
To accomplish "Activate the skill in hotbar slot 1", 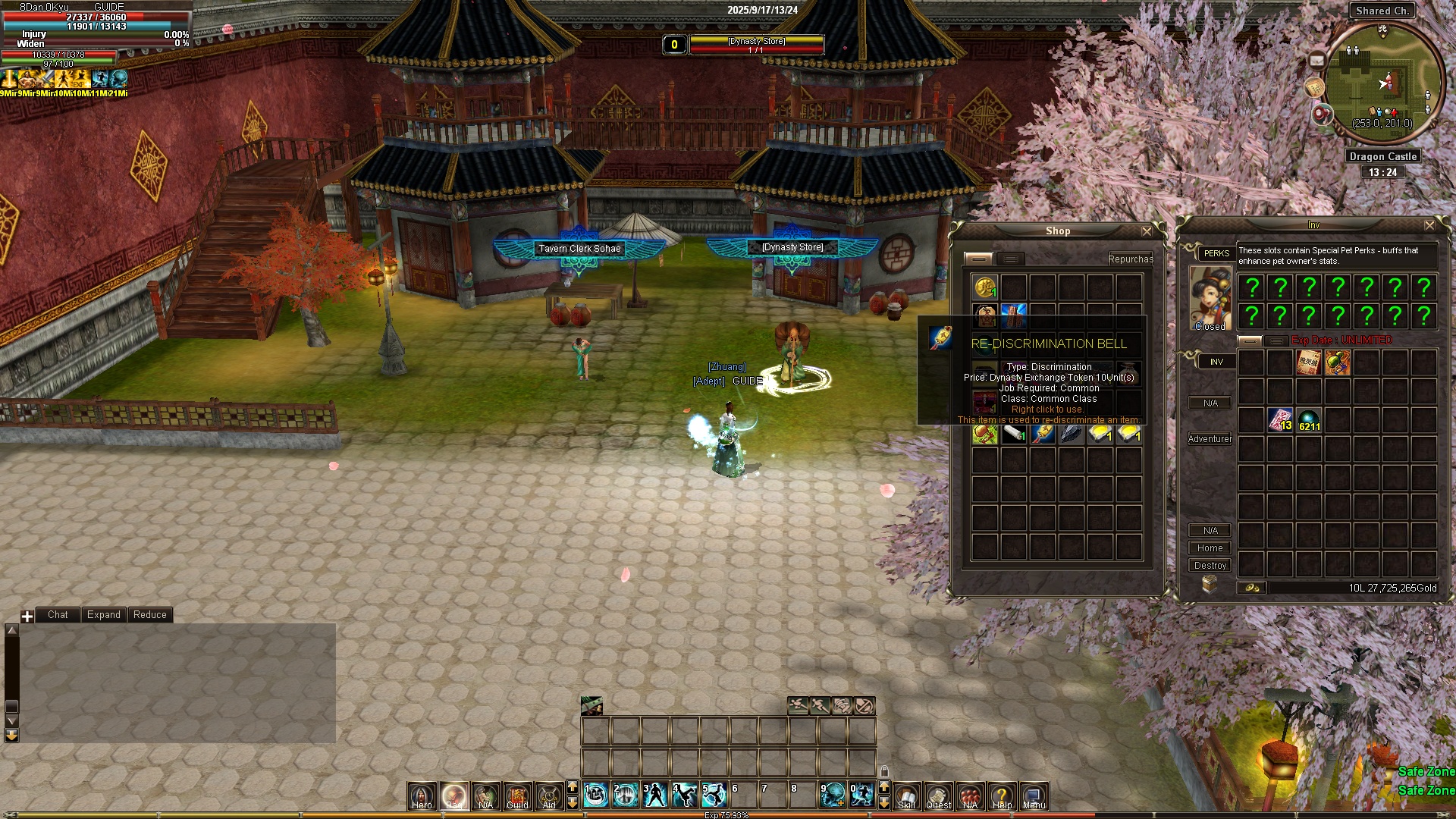I will pyautogui.click(x=597, y=795).
